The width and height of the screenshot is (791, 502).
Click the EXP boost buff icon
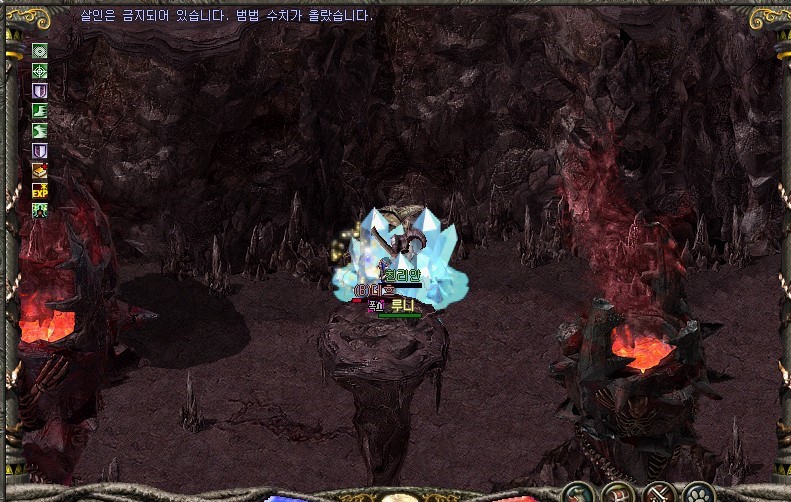(40, 190)
